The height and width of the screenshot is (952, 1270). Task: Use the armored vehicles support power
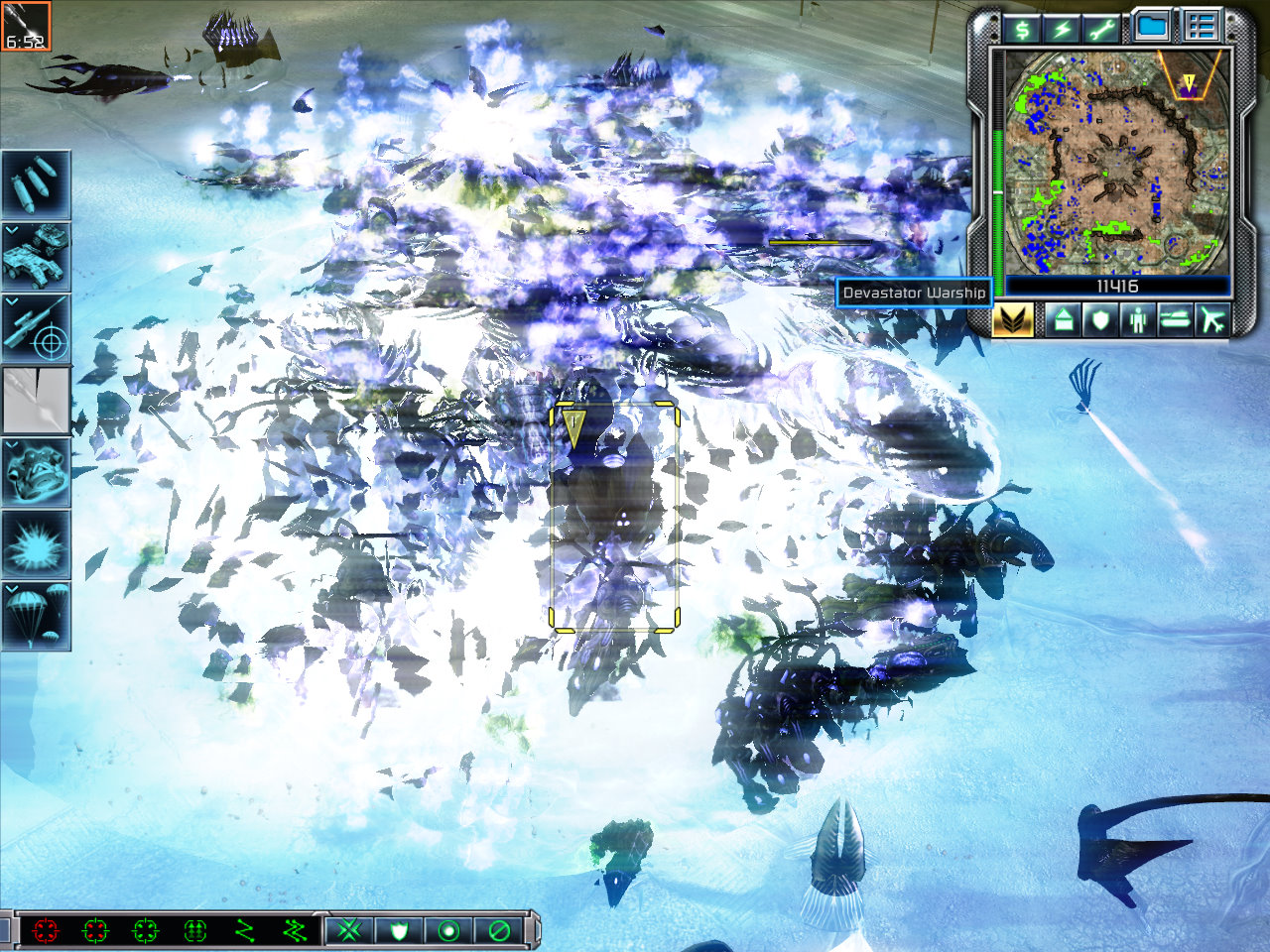[37, 256]
